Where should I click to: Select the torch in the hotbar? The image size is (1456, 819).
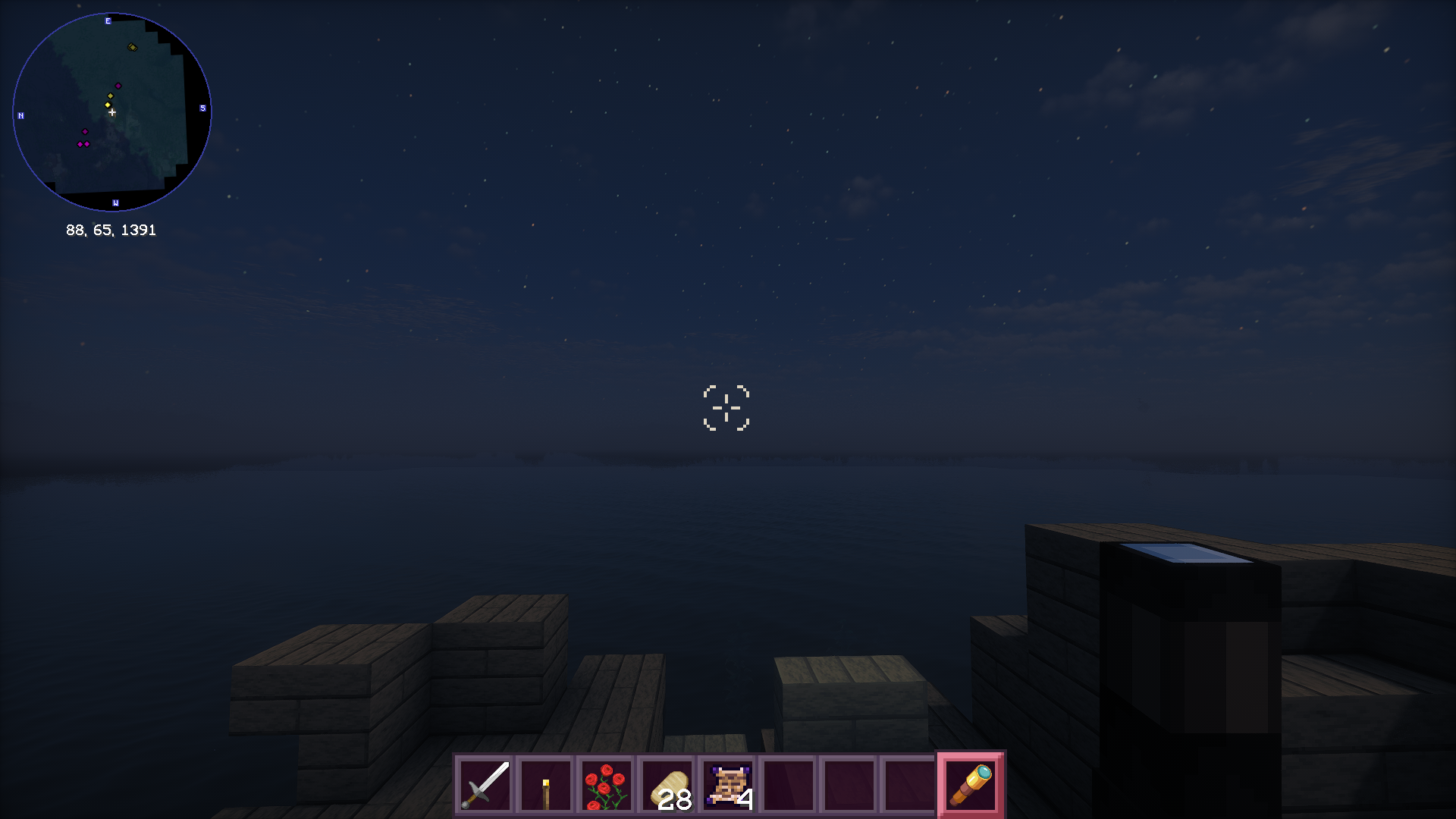click(x=546, y=784)
